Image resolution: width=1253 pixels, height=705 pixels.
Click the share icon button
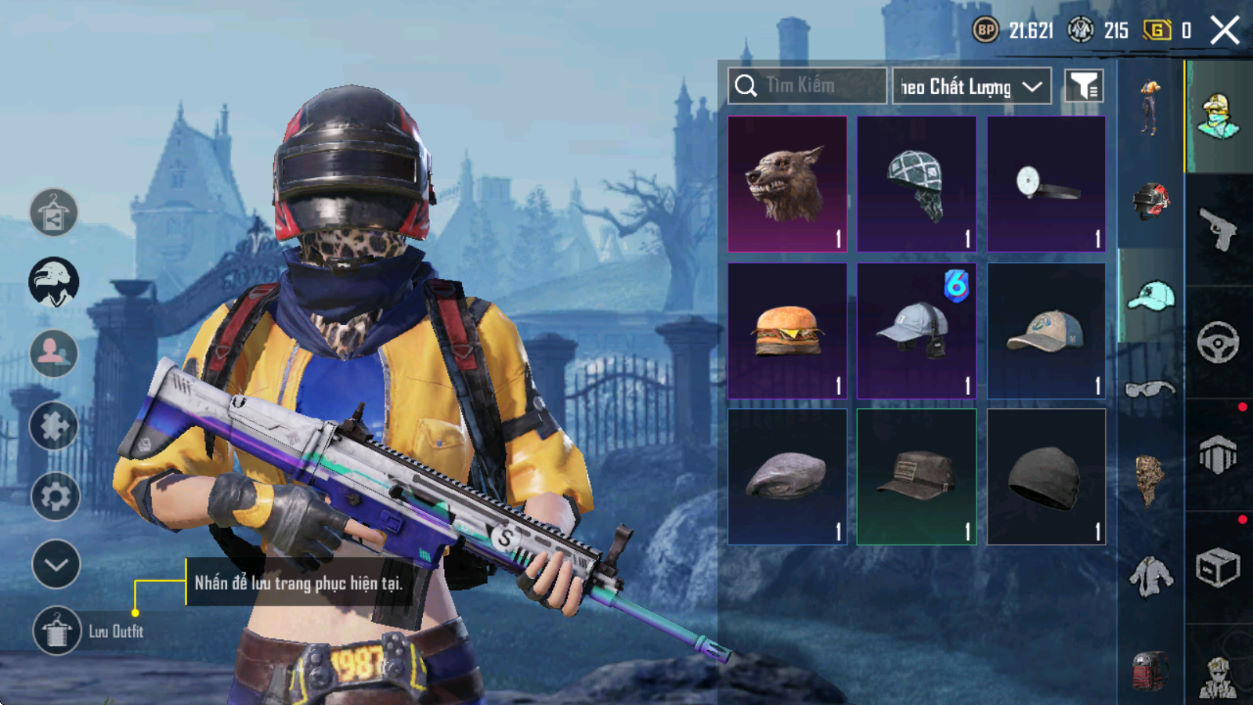[54, 212]
